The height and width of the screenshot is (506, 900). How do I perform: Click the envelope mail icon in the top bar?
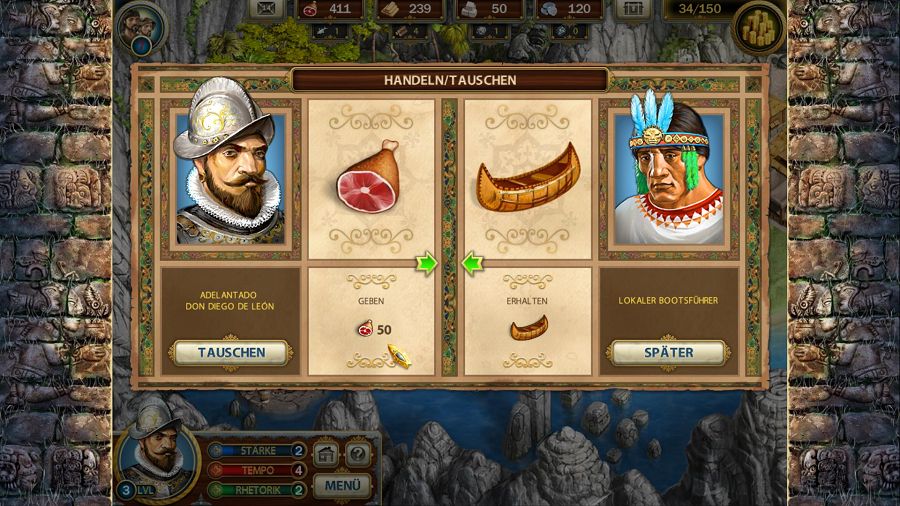(266, 9)
